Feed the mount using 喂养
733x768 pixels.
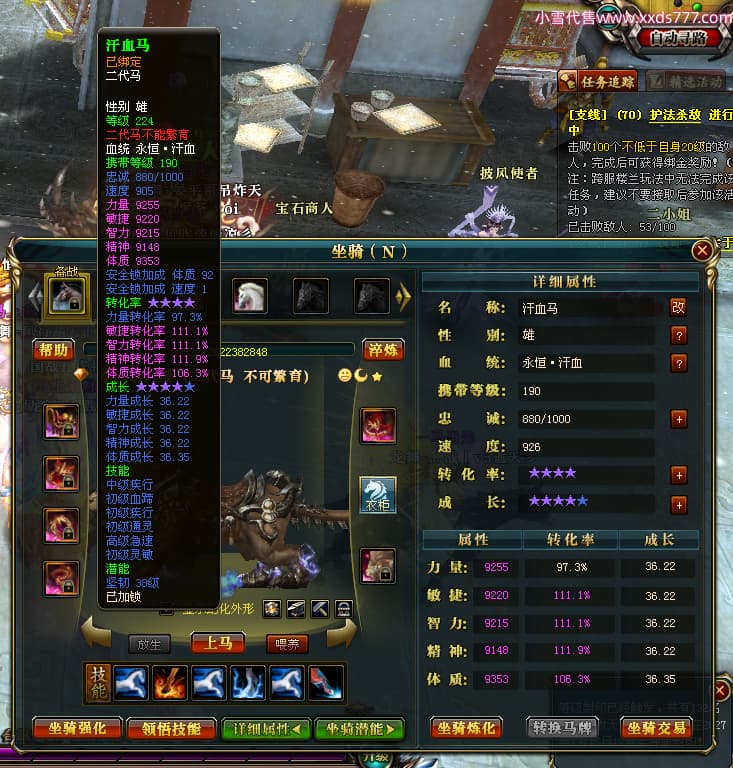(x=286, y=644)
